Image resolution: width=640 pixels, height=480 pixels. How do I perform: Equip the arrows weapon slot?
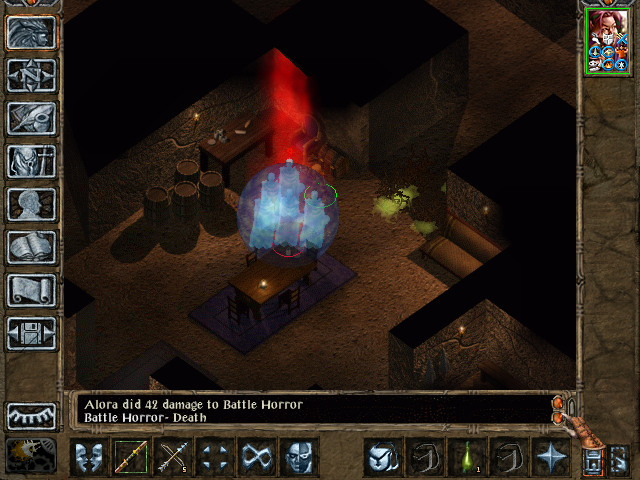173,457
